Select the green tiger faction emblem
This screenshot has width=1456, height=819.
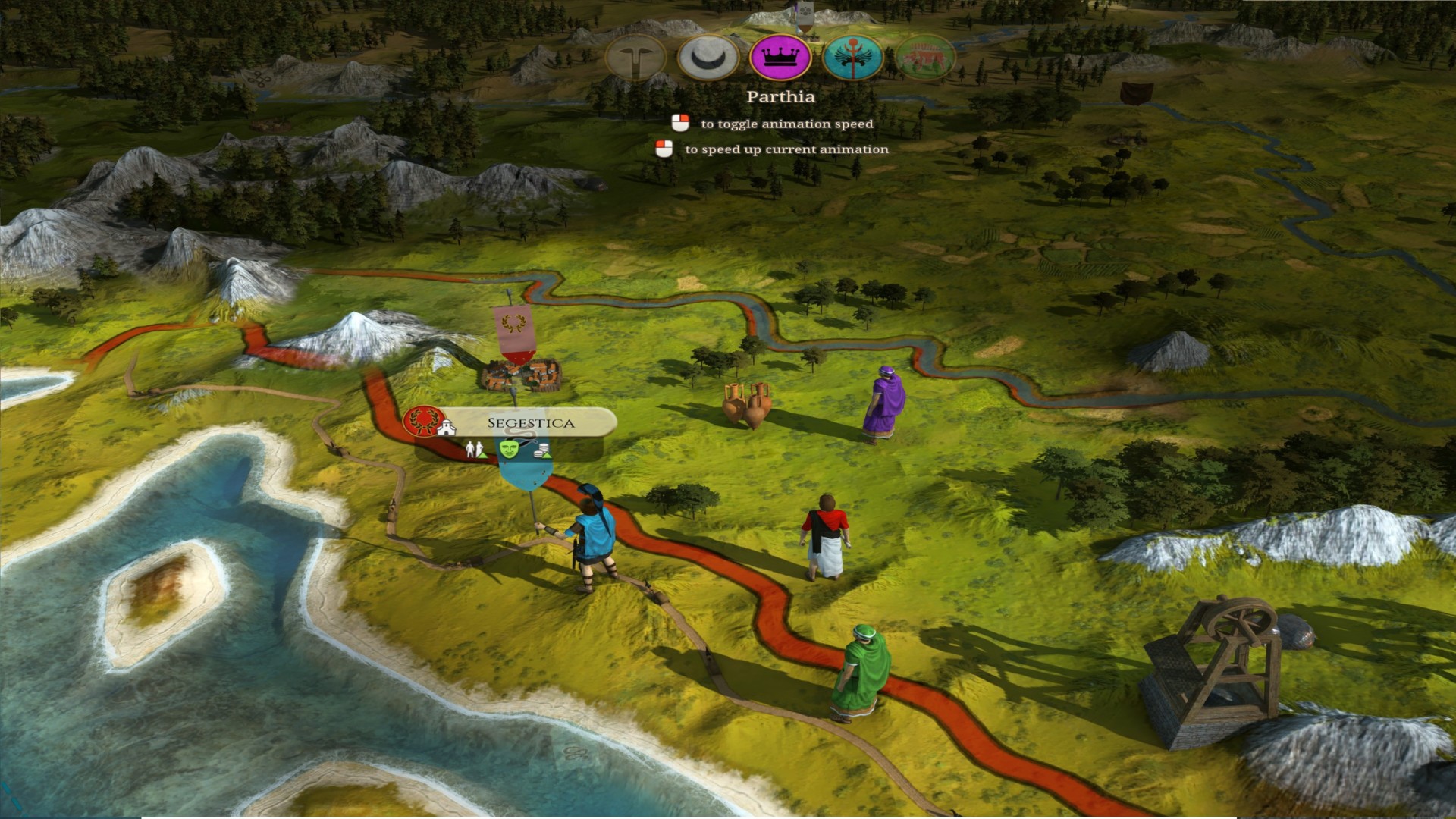pos(924,58)
